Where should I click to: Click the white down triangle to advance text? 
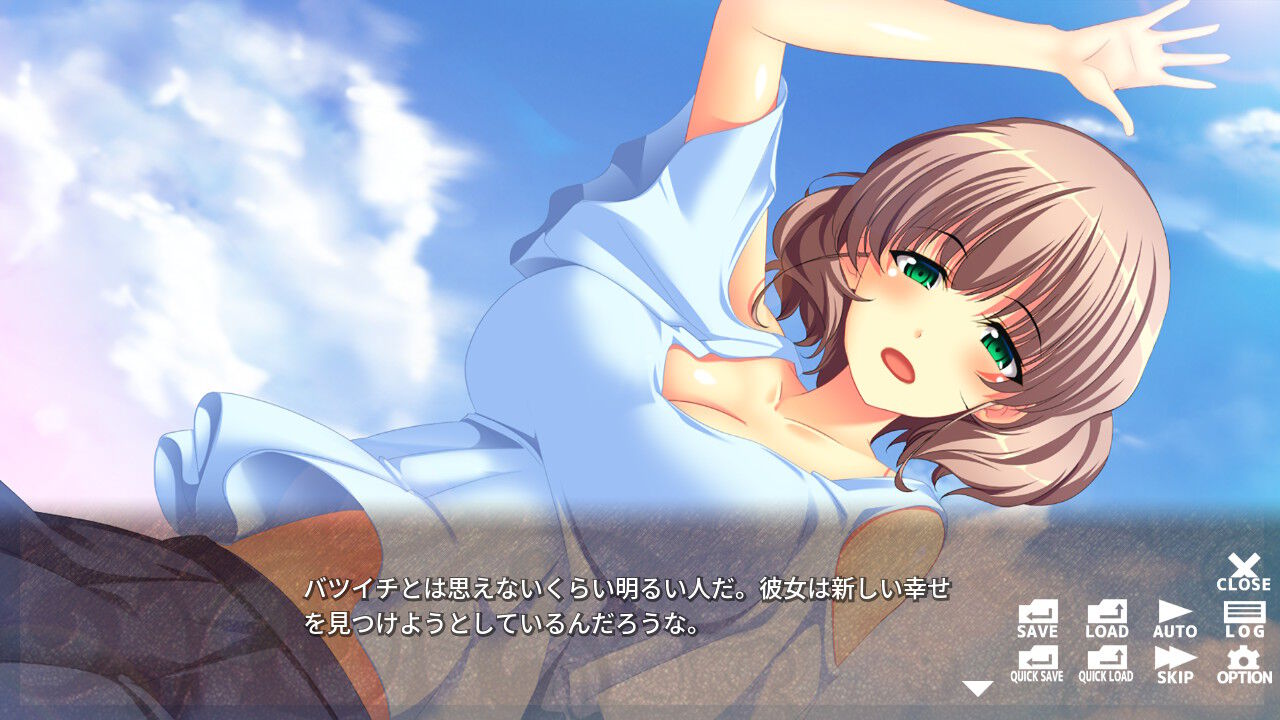click(975, 685)
